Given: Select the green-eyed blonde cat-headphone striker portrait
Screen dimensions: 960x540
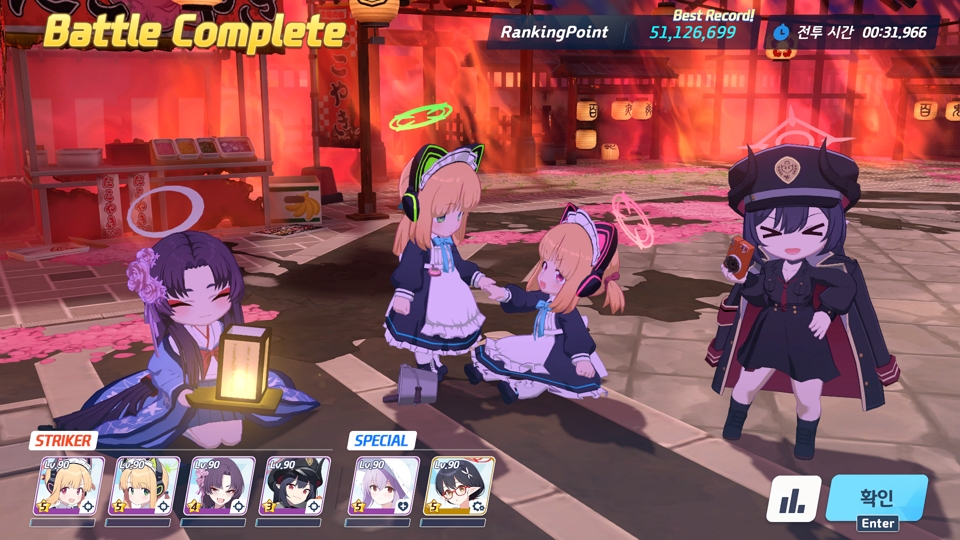Looking at the screenshot, I should (x=144, y=486).
